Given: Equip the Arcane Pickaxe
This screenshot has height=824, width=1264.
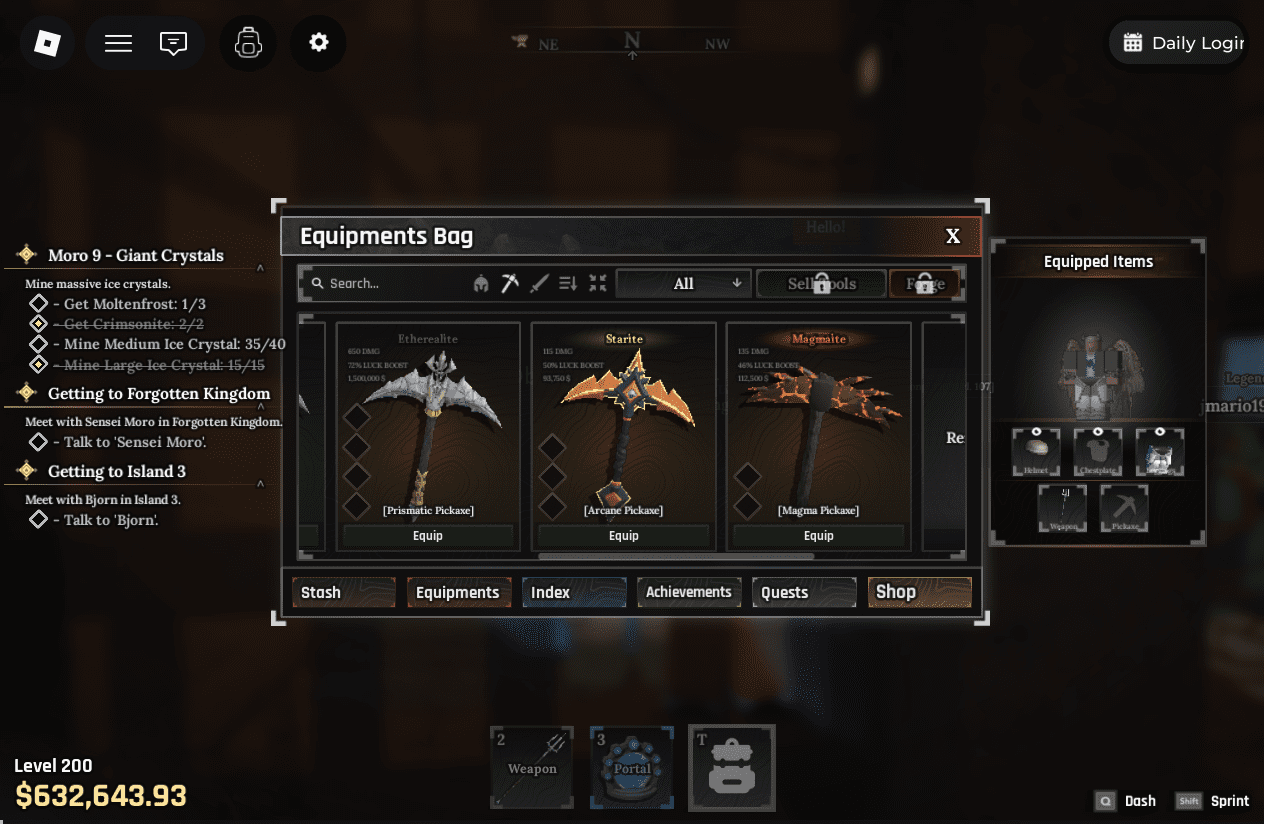Looking at the screenshot, I should click(623, 536).
